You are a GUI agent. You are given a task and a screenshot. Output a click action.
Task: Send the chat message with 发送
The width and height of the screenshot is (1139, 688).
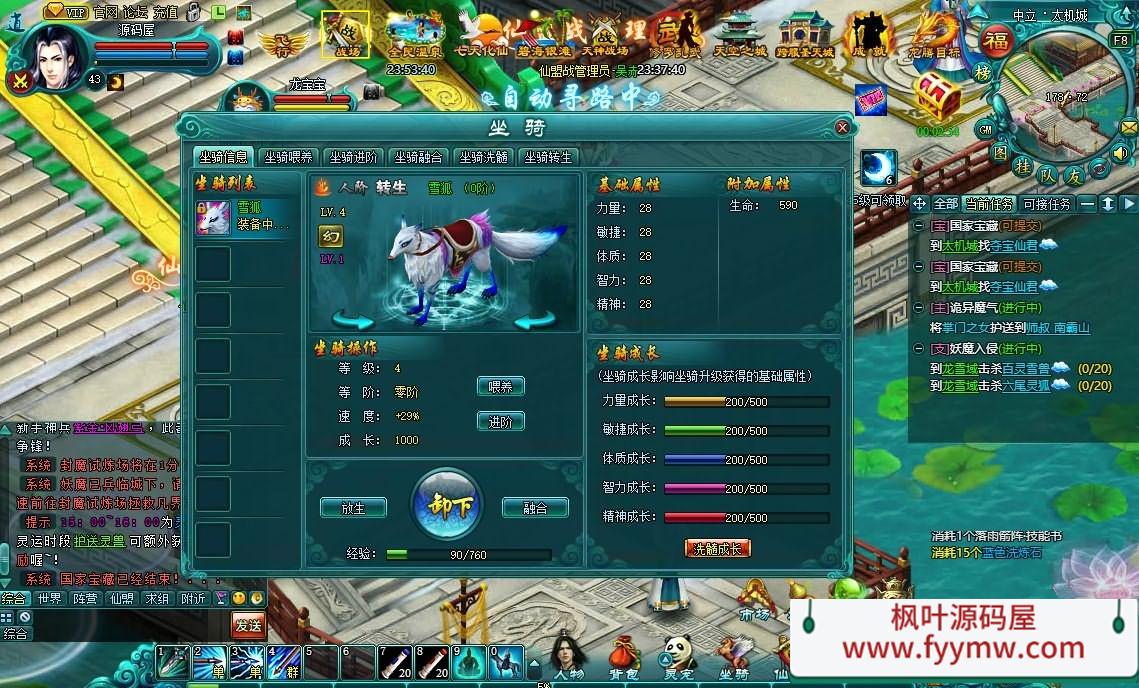point(248,626)
